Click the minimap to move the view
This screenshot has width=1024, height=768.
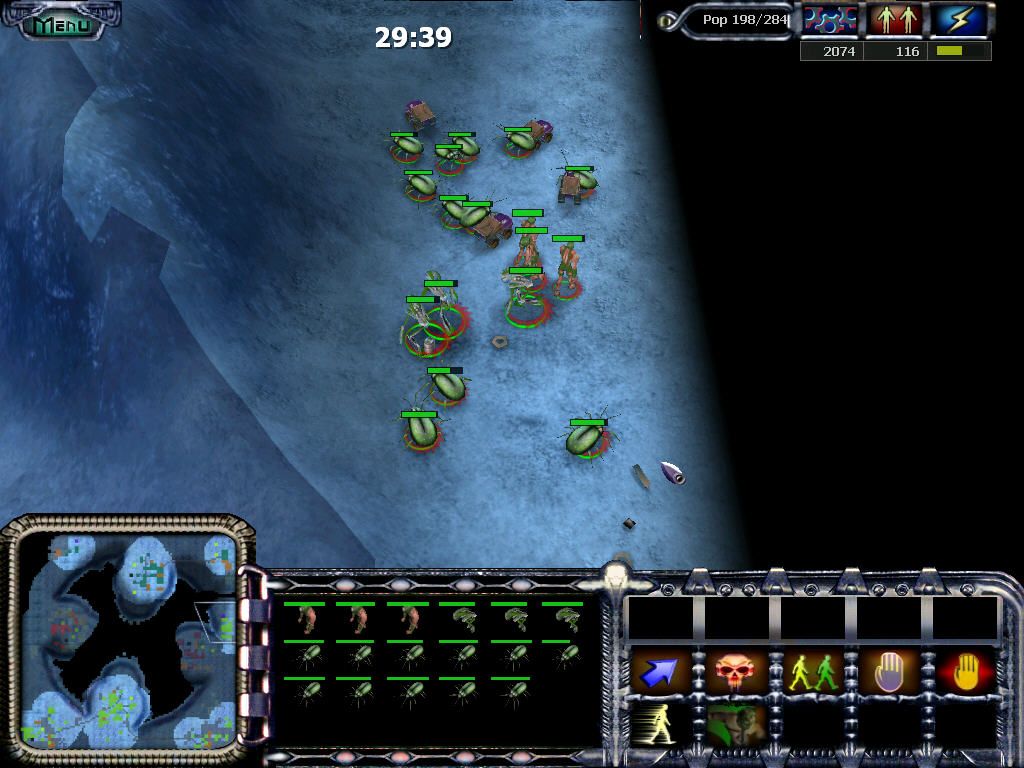pyautogui.click(x=128, y=641)
